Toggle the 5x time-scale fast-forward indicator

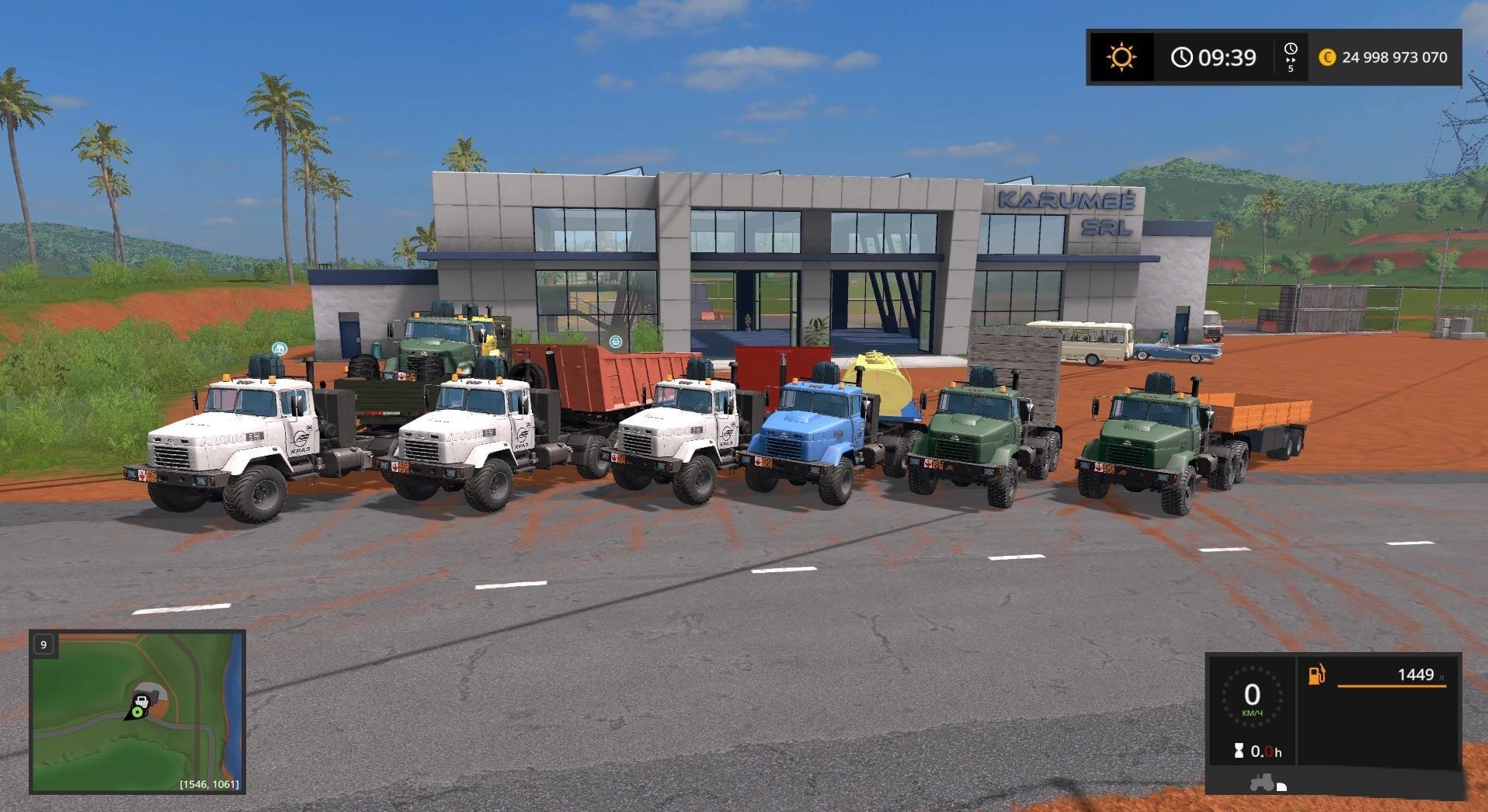pos(1291,65)
